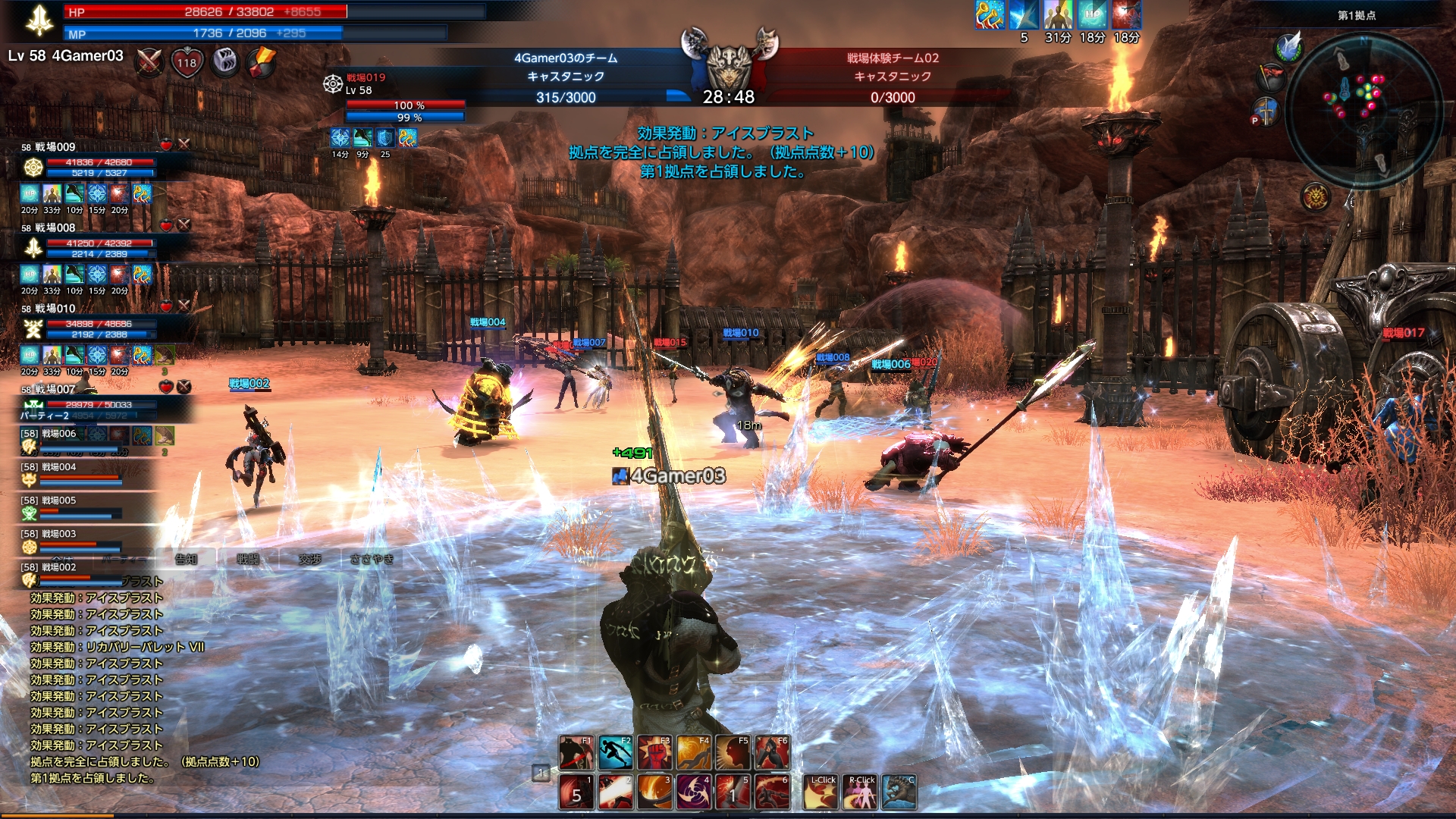Open the circular minimap
Screen dimensions: 1456x819
click(1363, 101)
